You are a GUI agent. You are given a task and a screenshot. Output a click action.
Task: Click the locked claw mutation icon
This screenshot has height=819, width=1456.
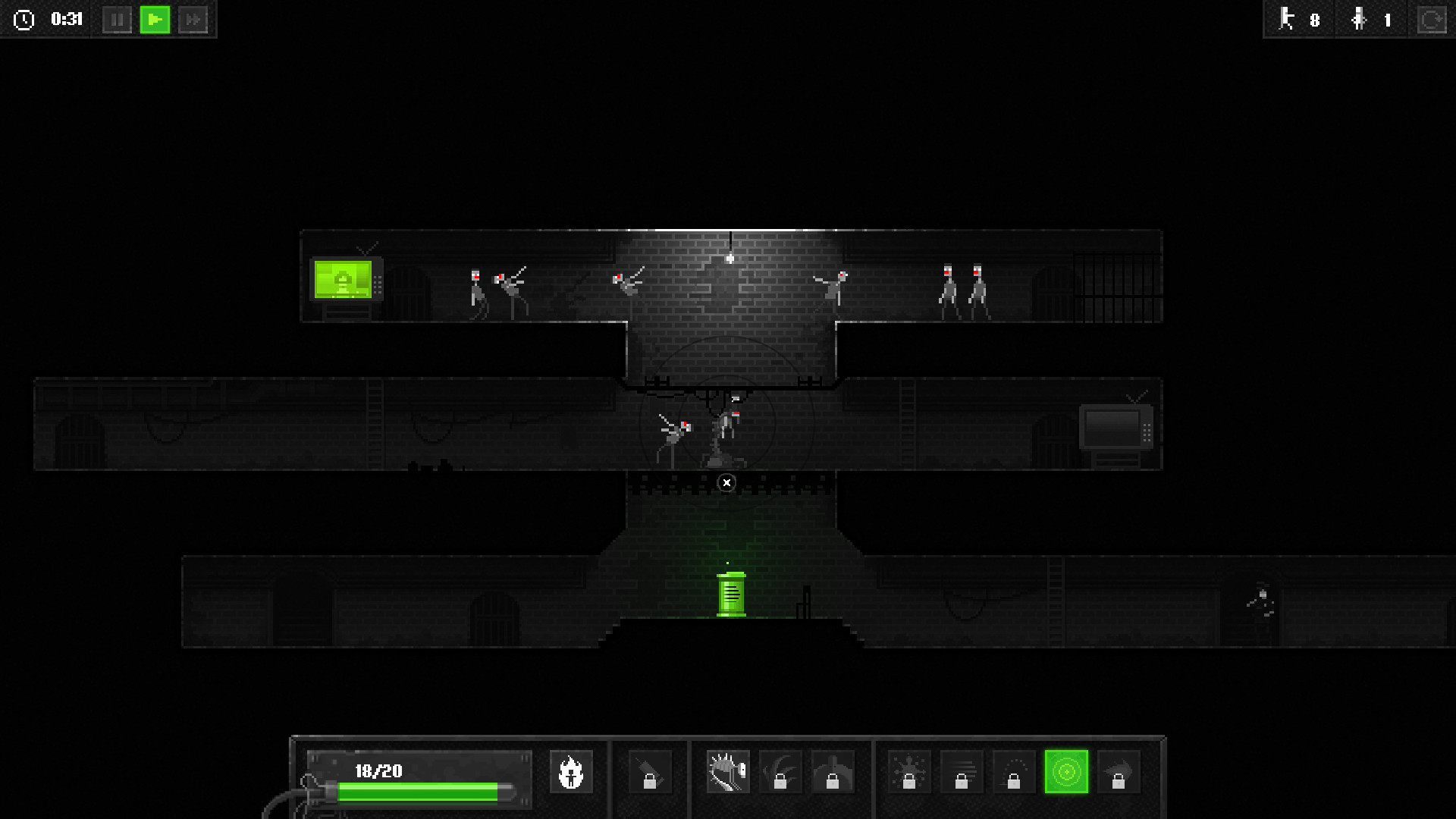coord(779,772)
